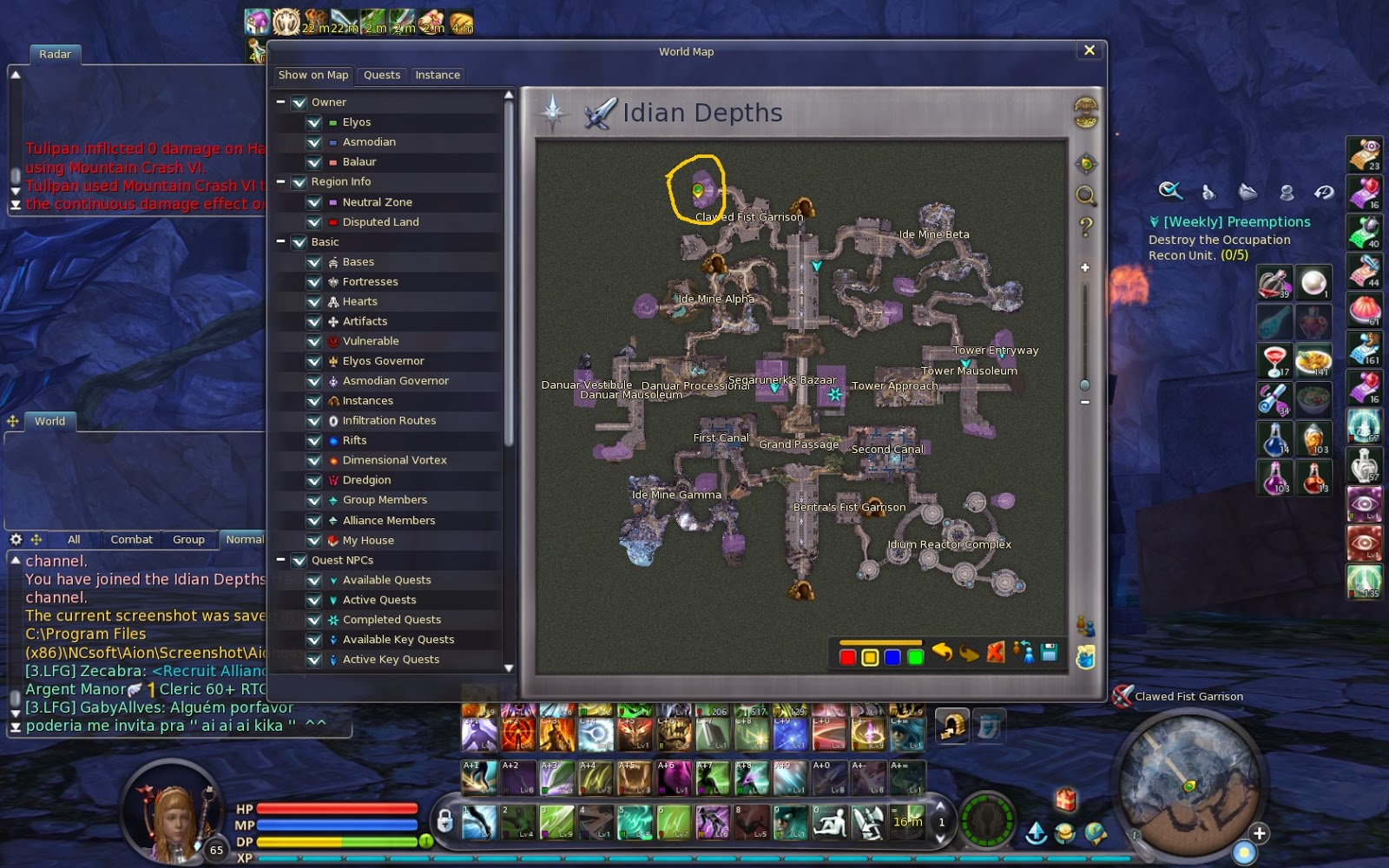
Task: Collapse the Owner section
Action: tap(280, 102)
